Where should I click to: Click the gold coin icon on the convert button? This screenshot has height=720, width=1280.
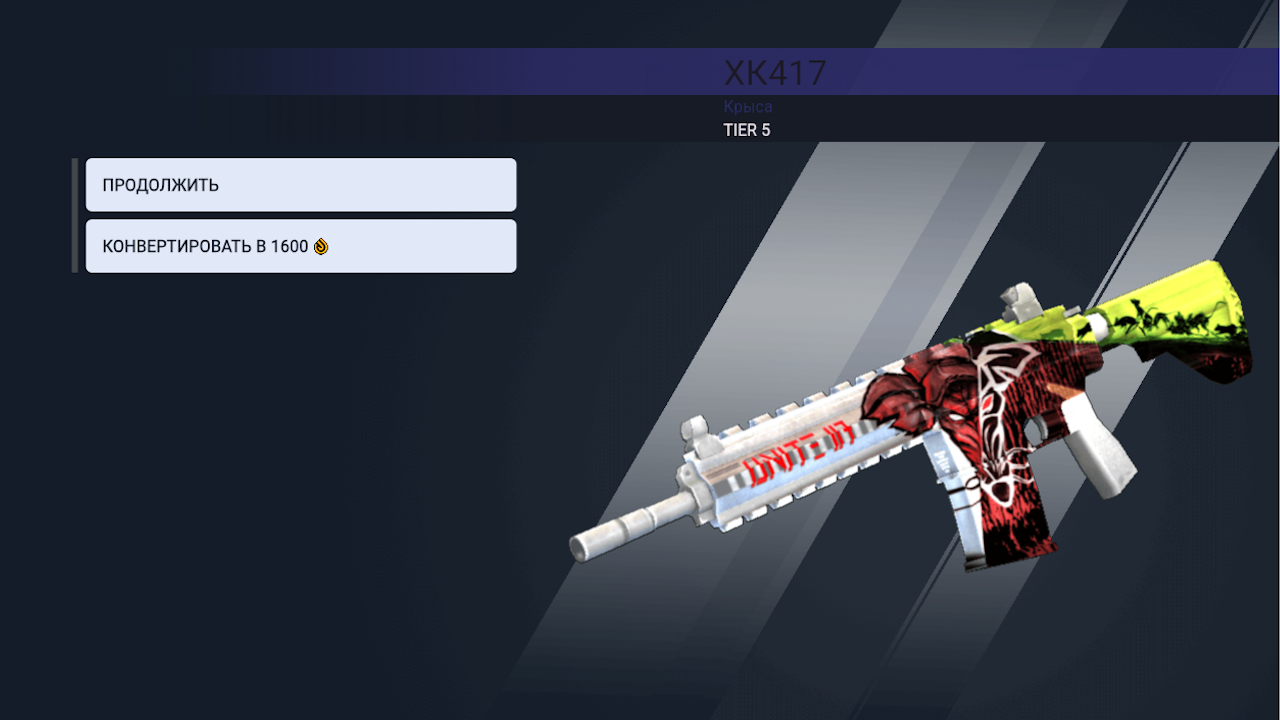coord(320,245)
